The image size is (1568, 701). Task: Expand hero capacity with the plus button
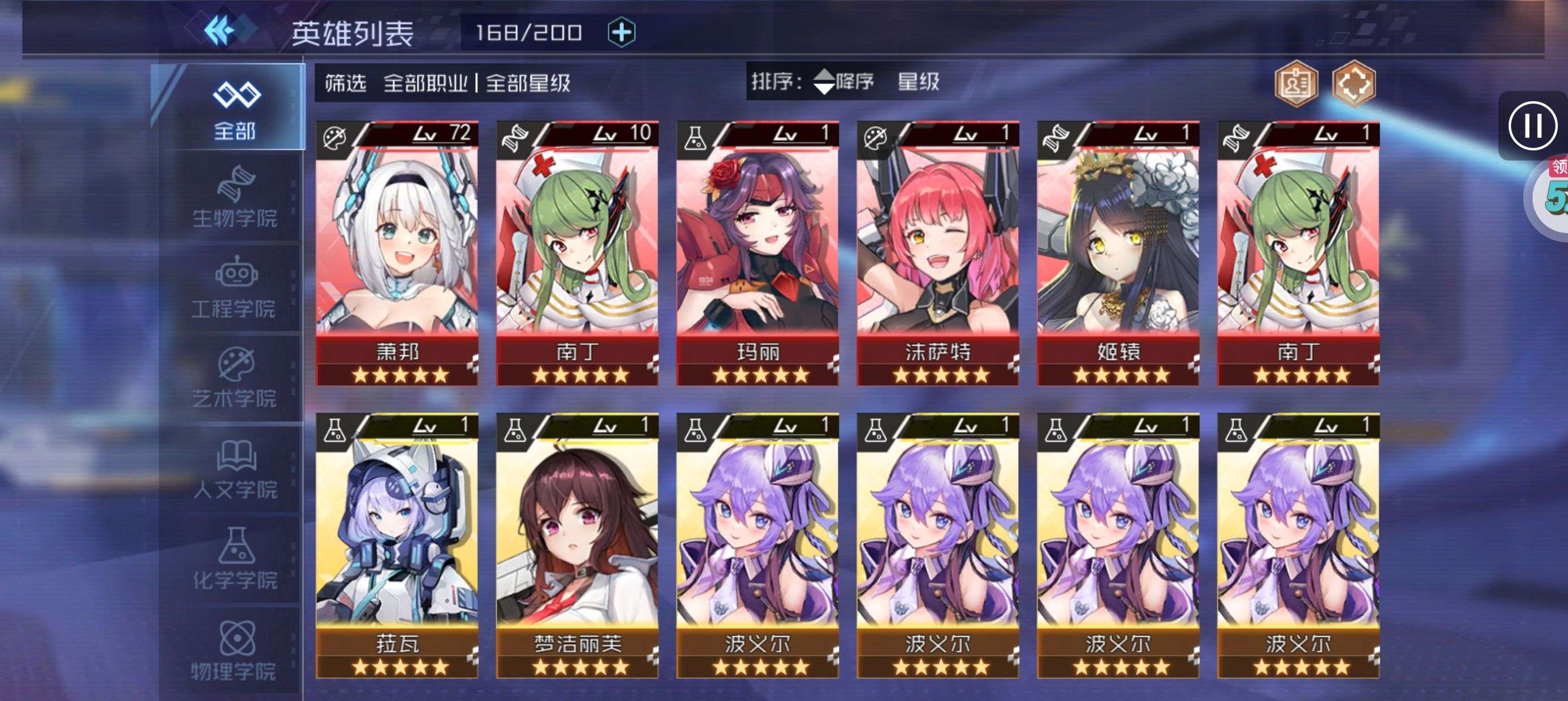point(621,32)
